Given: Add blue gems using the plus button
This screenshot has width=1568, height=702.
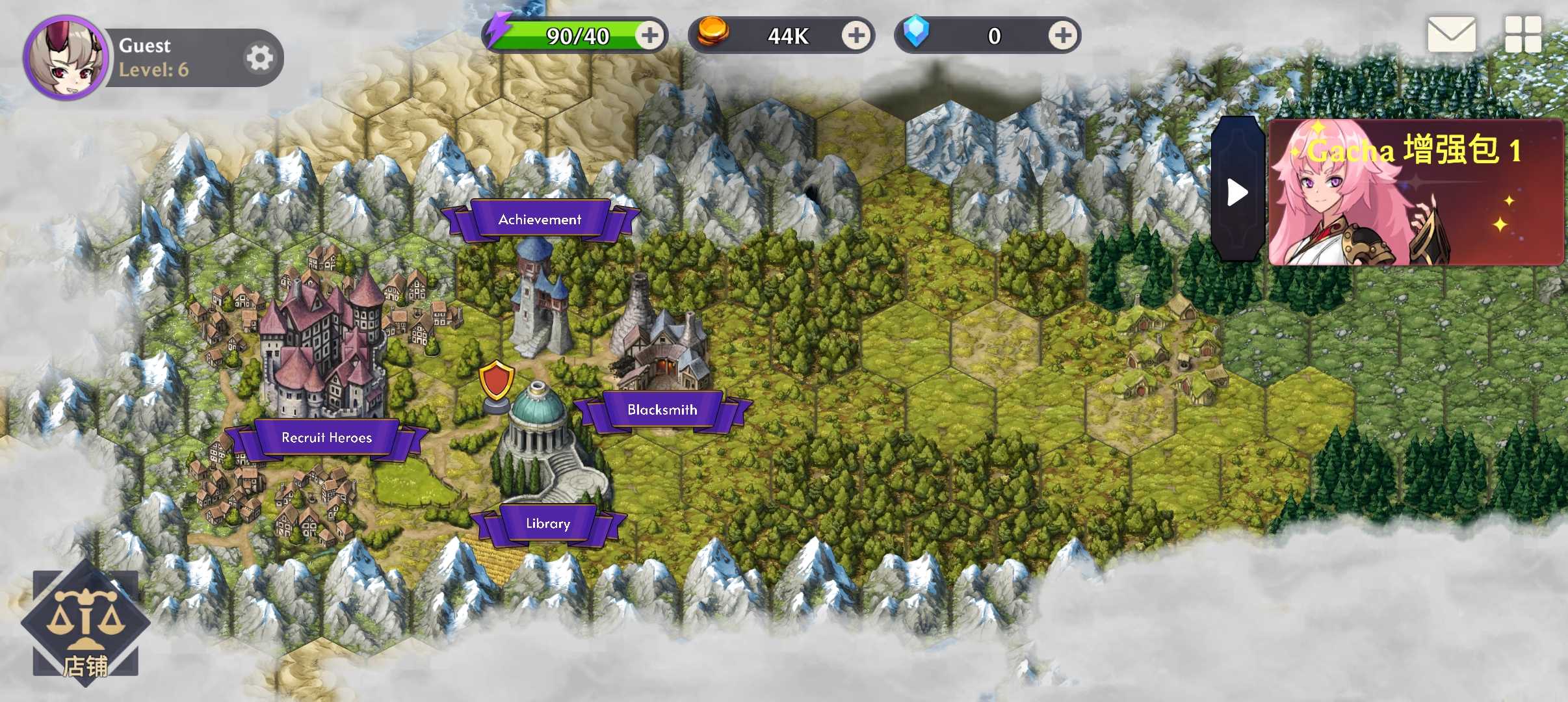Looking at the screenshot, I should (1062, 35).
